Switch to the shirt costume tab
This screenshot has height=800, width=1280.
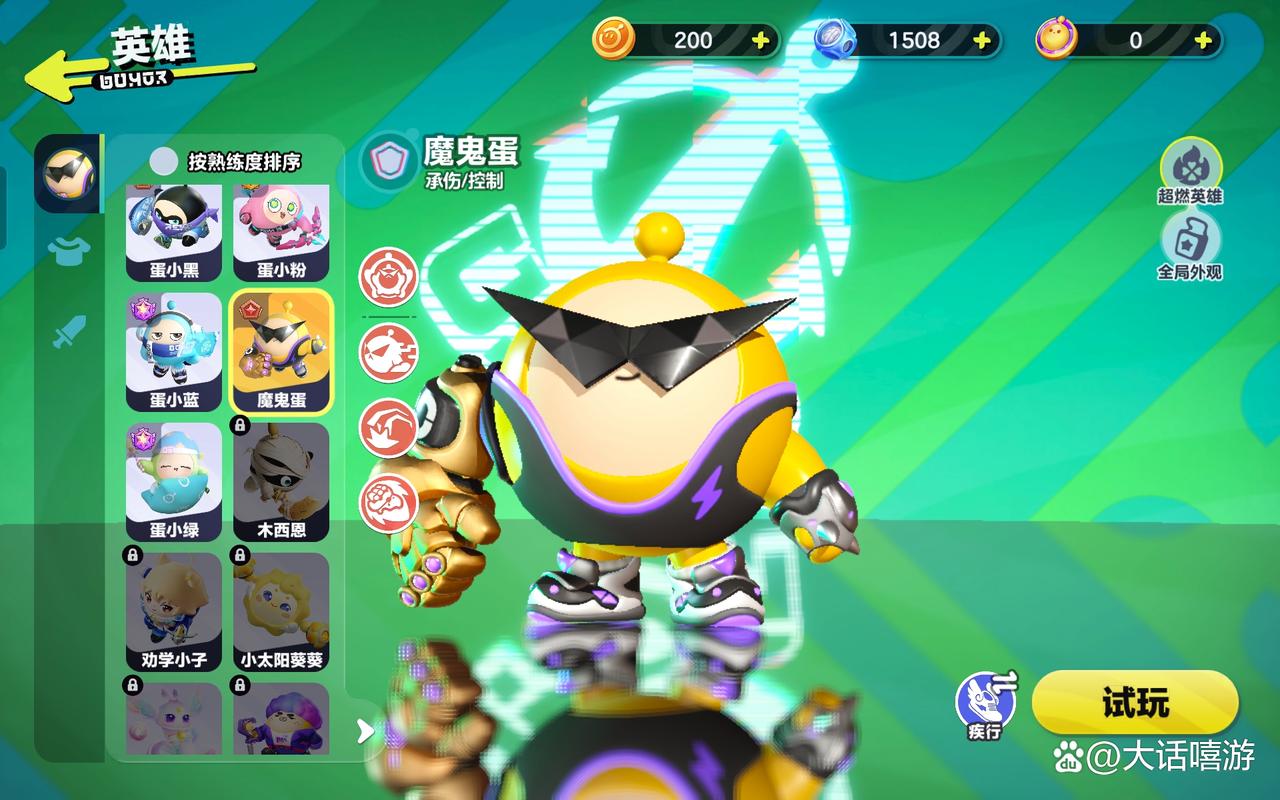point(69,251)
